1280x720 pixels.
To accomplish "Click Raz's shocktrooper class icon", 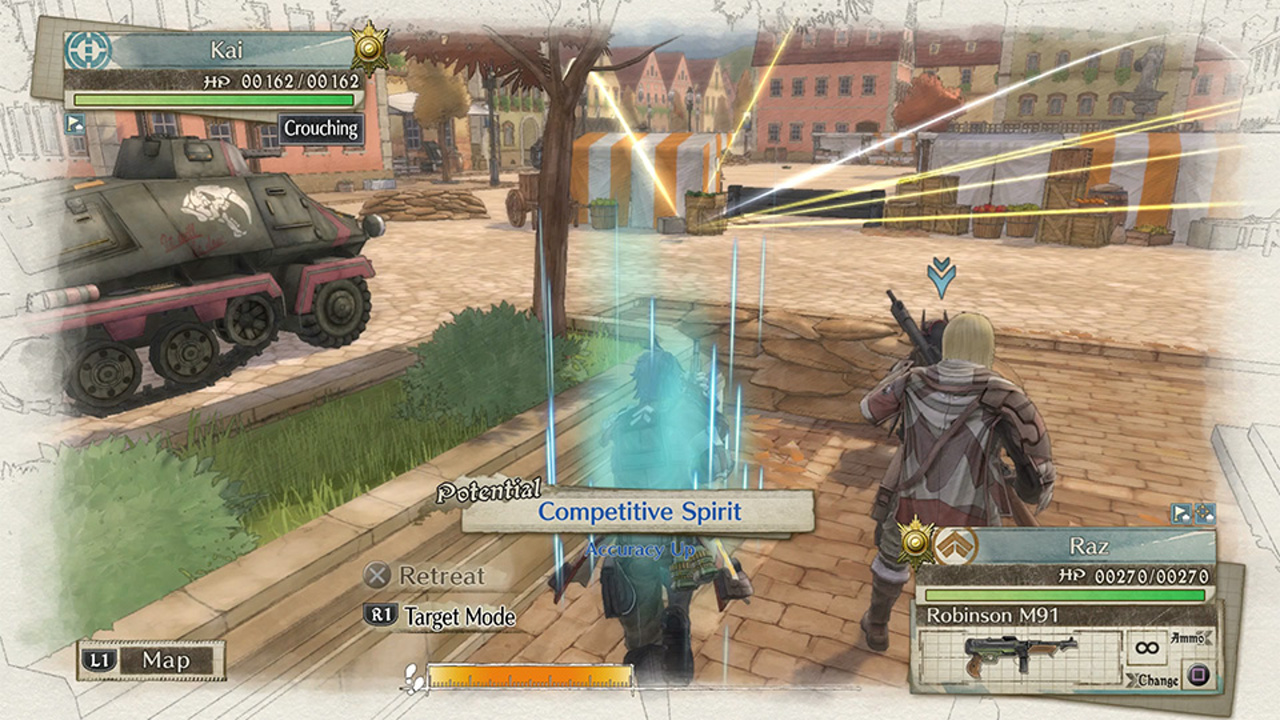I will [x=953, y=546].
